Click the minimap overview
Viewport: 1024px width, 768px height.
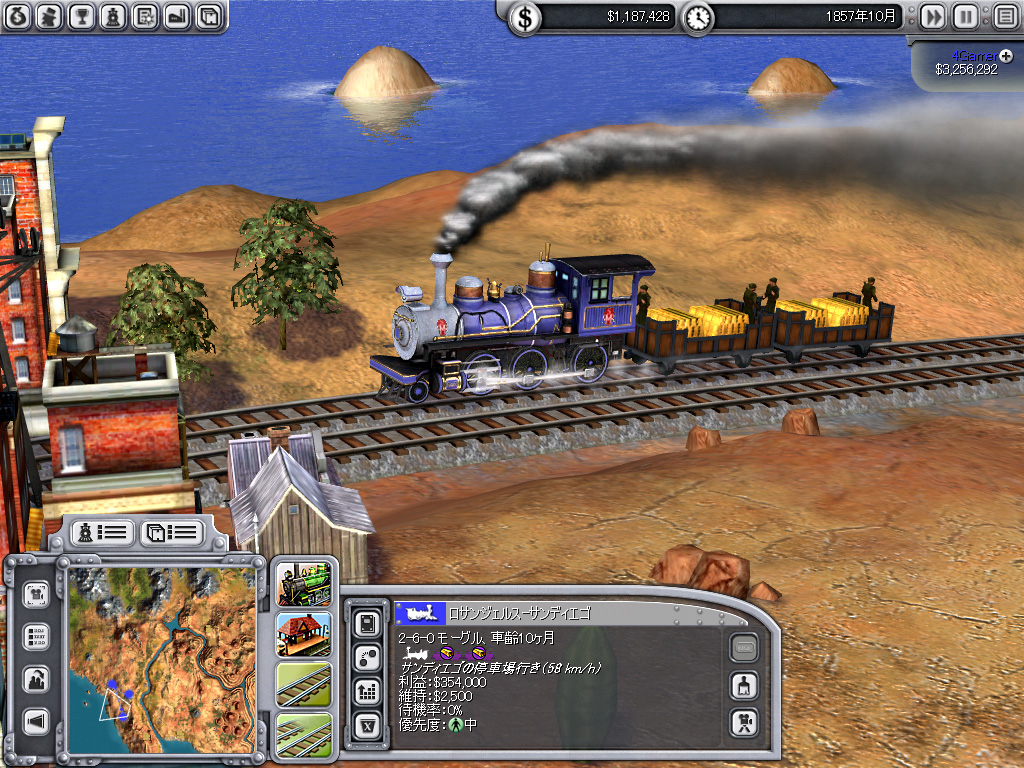[163, 654]
